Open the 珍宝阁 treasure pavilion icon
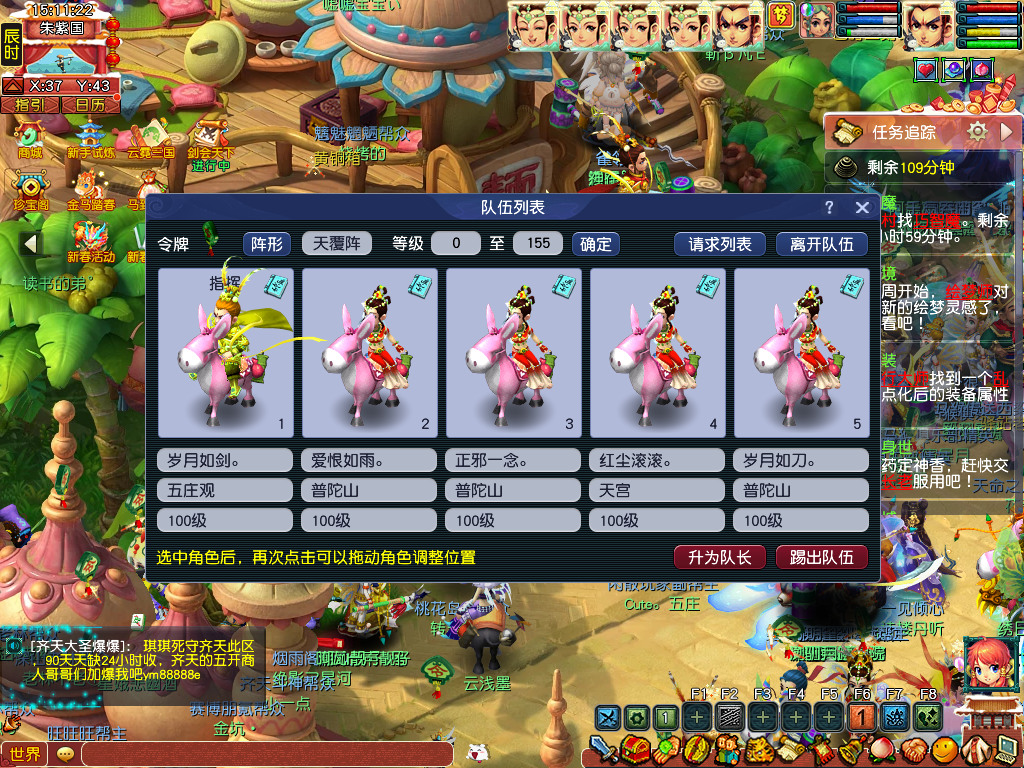 (30, 190)
